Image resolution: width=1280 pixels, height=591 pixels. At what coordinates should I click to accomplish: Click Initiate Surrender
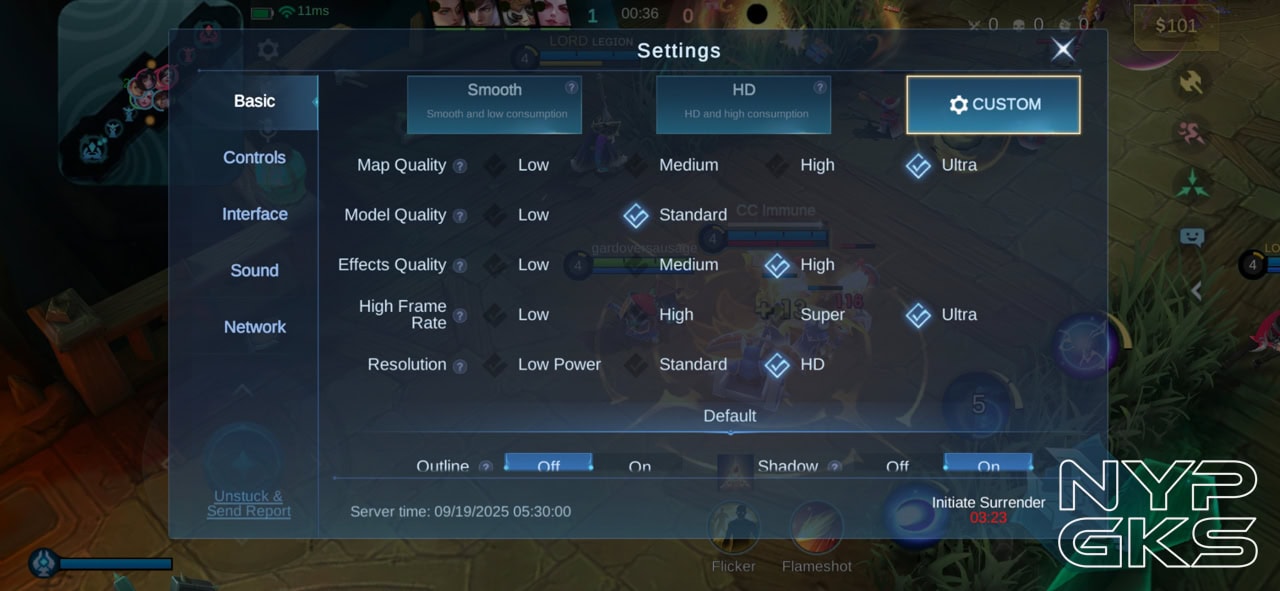pyautogui.click(x=988, y=503)
